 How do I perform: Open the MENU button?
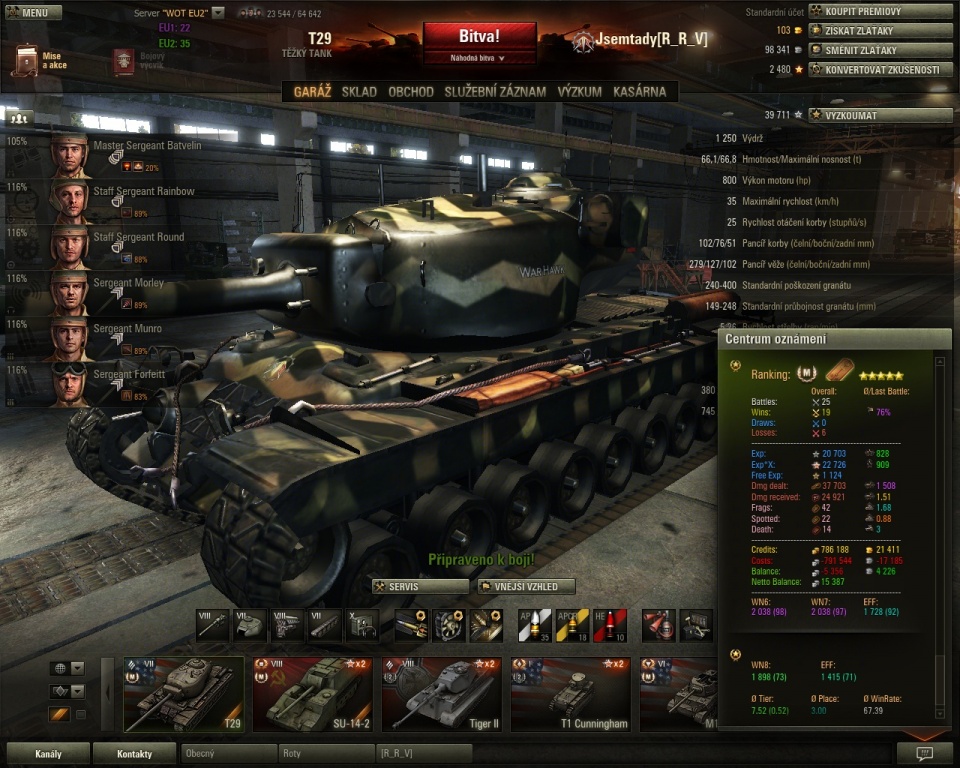pyautogui.click(x=34, y=13)
